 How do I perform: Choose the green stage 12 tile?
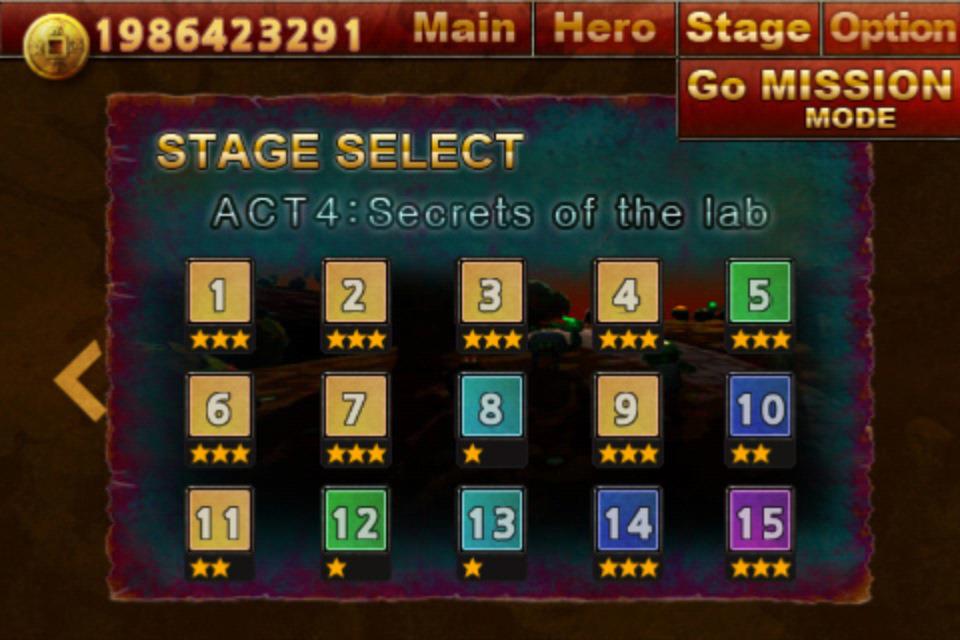coord(355,521)
